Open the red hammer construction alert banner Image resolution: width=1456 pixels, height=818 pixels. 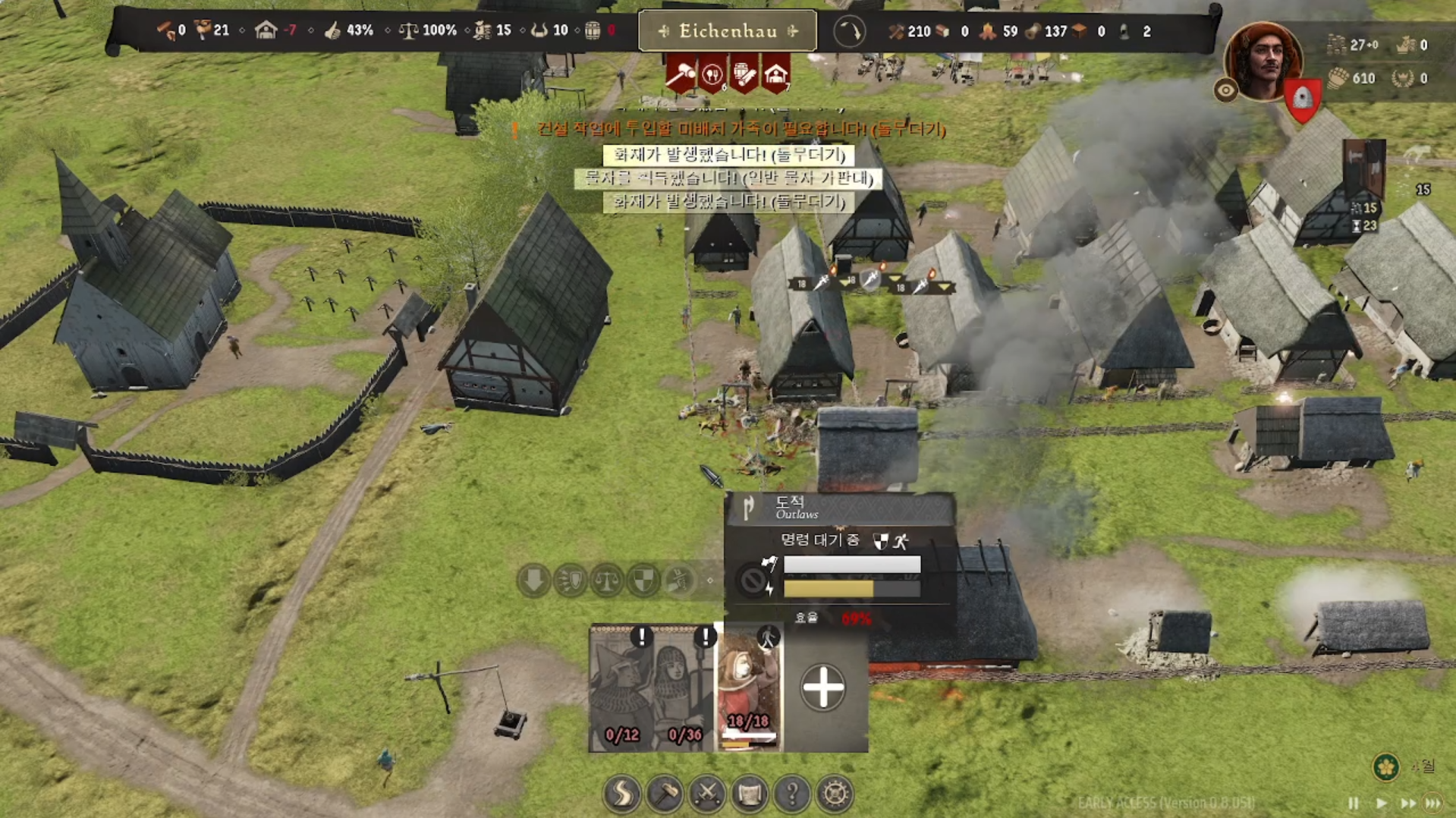tap(681, 74)
